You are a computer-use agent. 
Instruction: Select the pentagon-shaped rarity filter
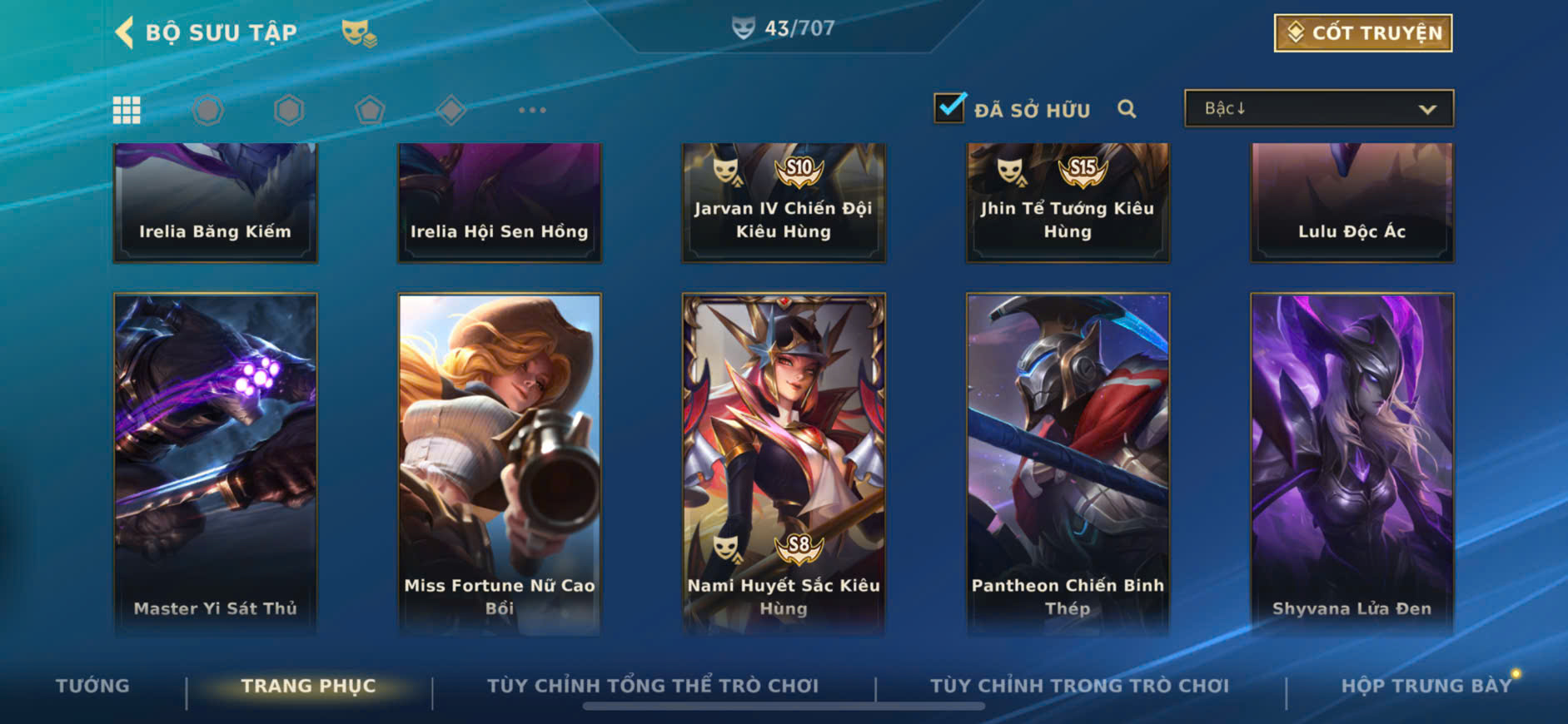370,110
